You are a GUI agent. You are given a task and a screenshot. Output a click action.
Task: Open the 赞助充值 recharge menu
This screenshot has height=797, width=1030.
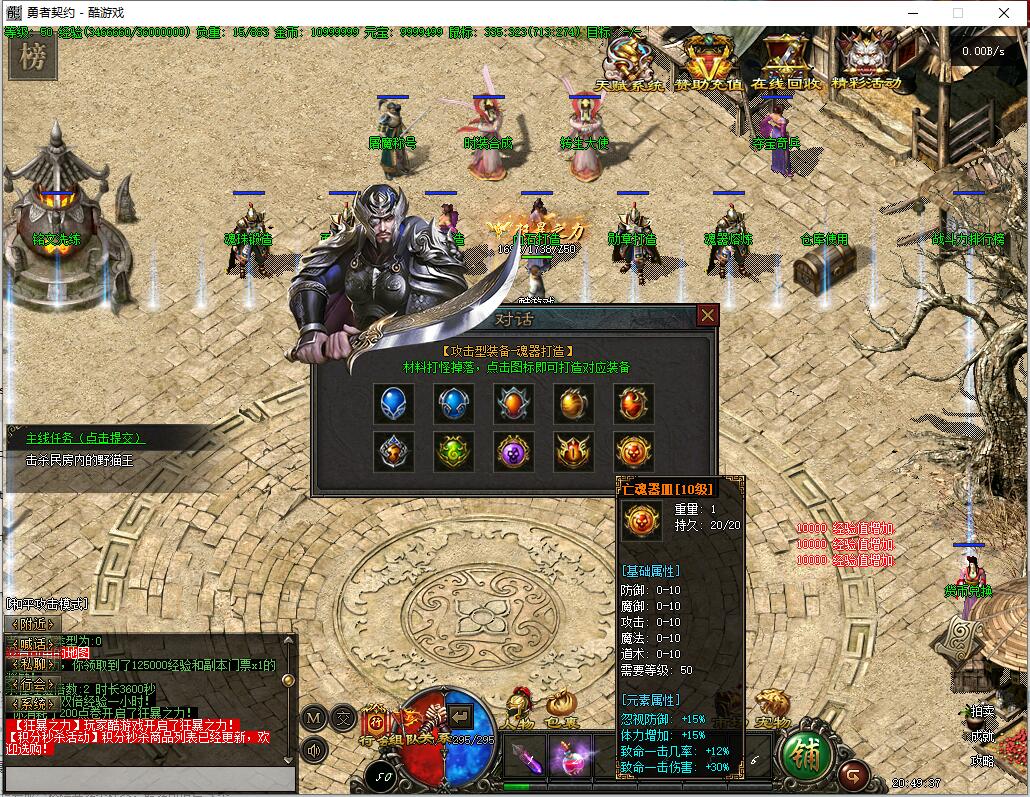[709, 62]
